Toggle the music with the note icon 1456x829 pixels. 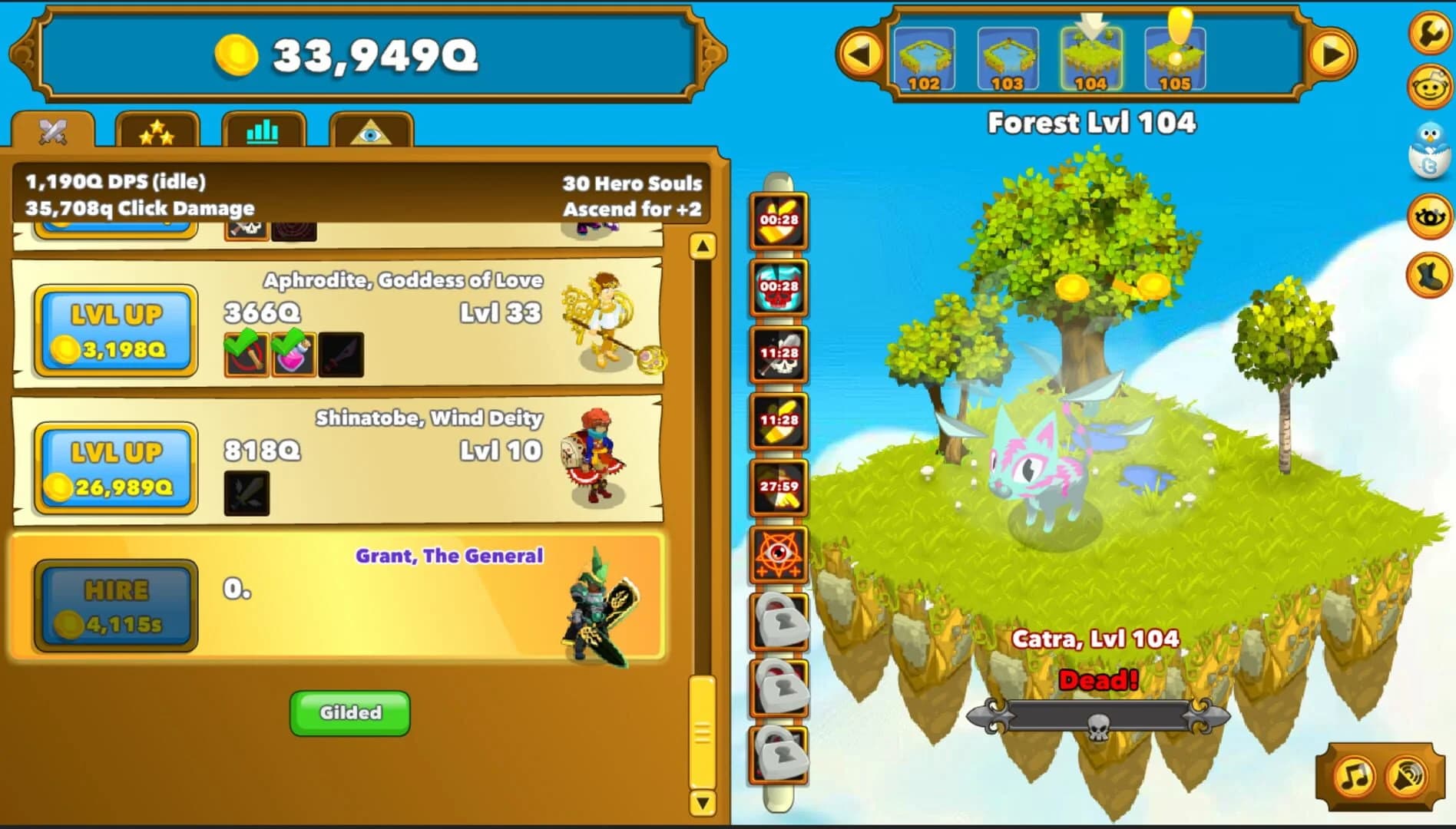tap(1355, 775)
